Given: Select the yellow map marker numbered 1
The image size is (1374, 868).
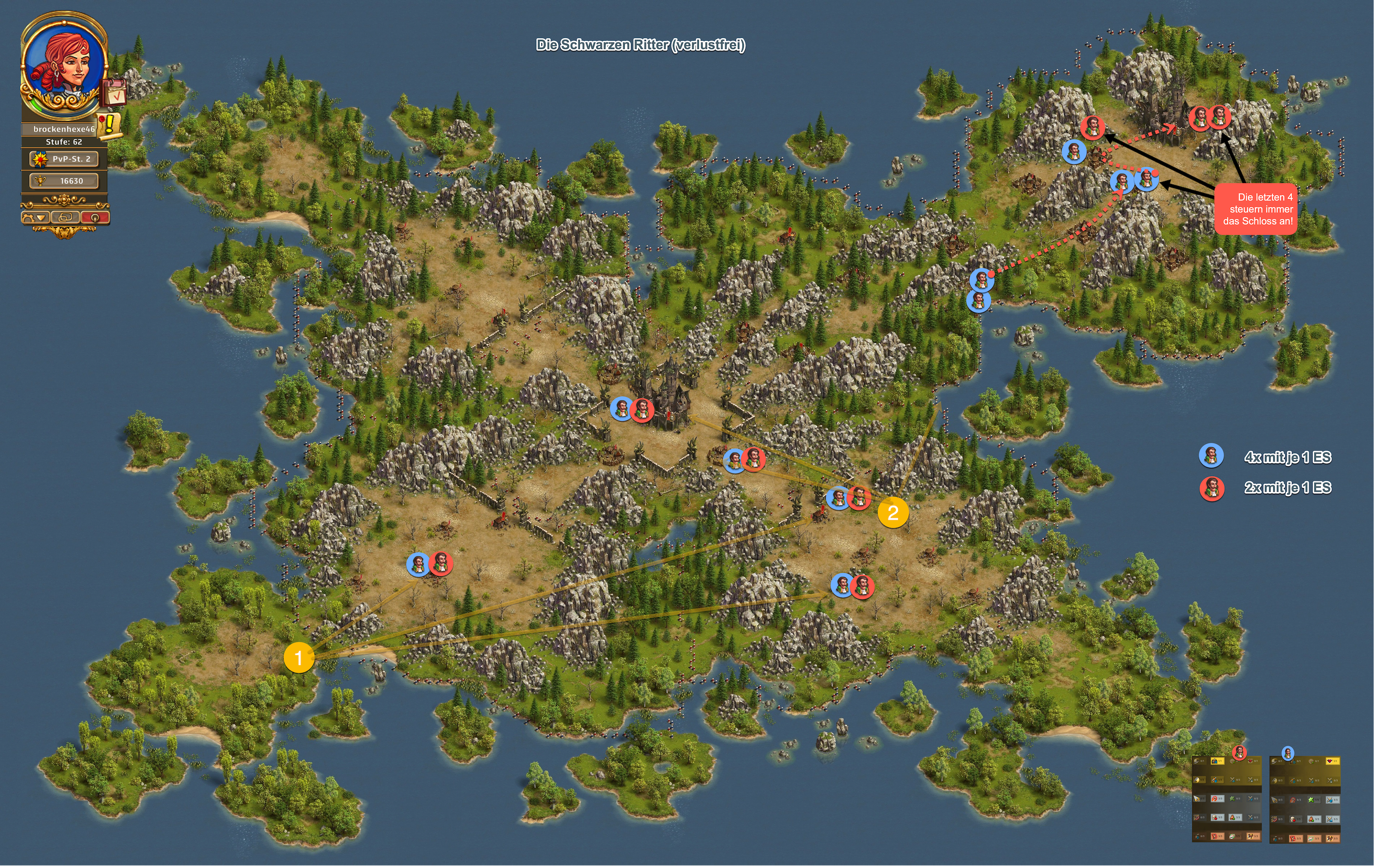Looking at the screenshot, I should [x=299, y=657].
